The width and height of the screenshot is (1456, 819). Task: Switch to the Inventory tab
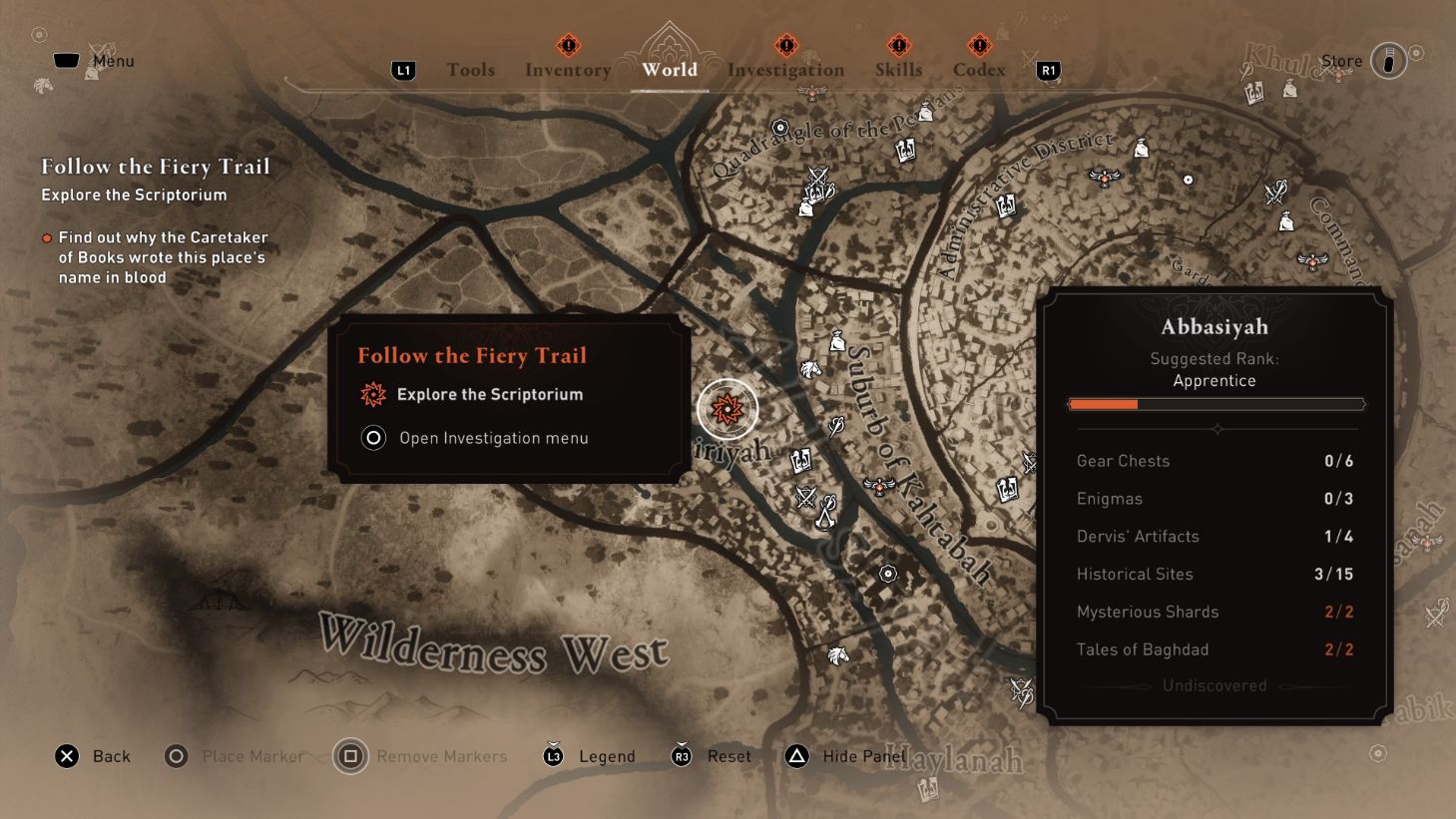click(x=567, y=69)
